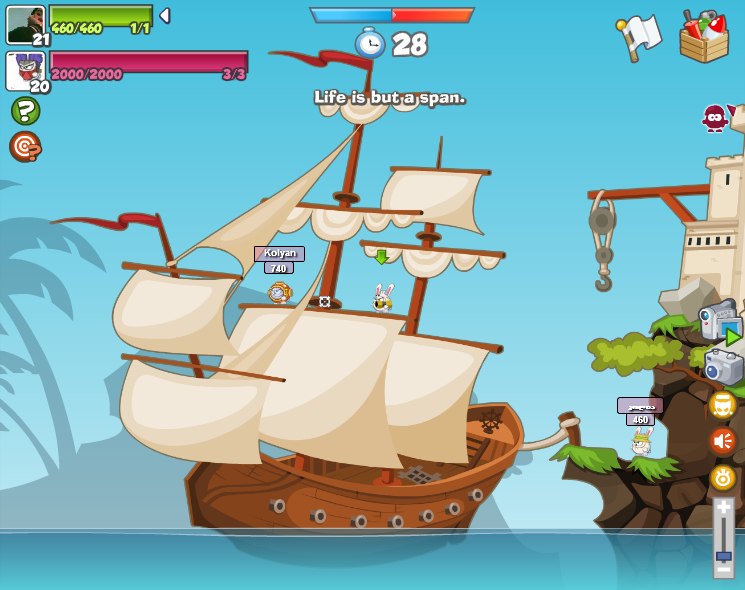
Task: Click the yellow eye view button
Action: click(x=723, y=477)
